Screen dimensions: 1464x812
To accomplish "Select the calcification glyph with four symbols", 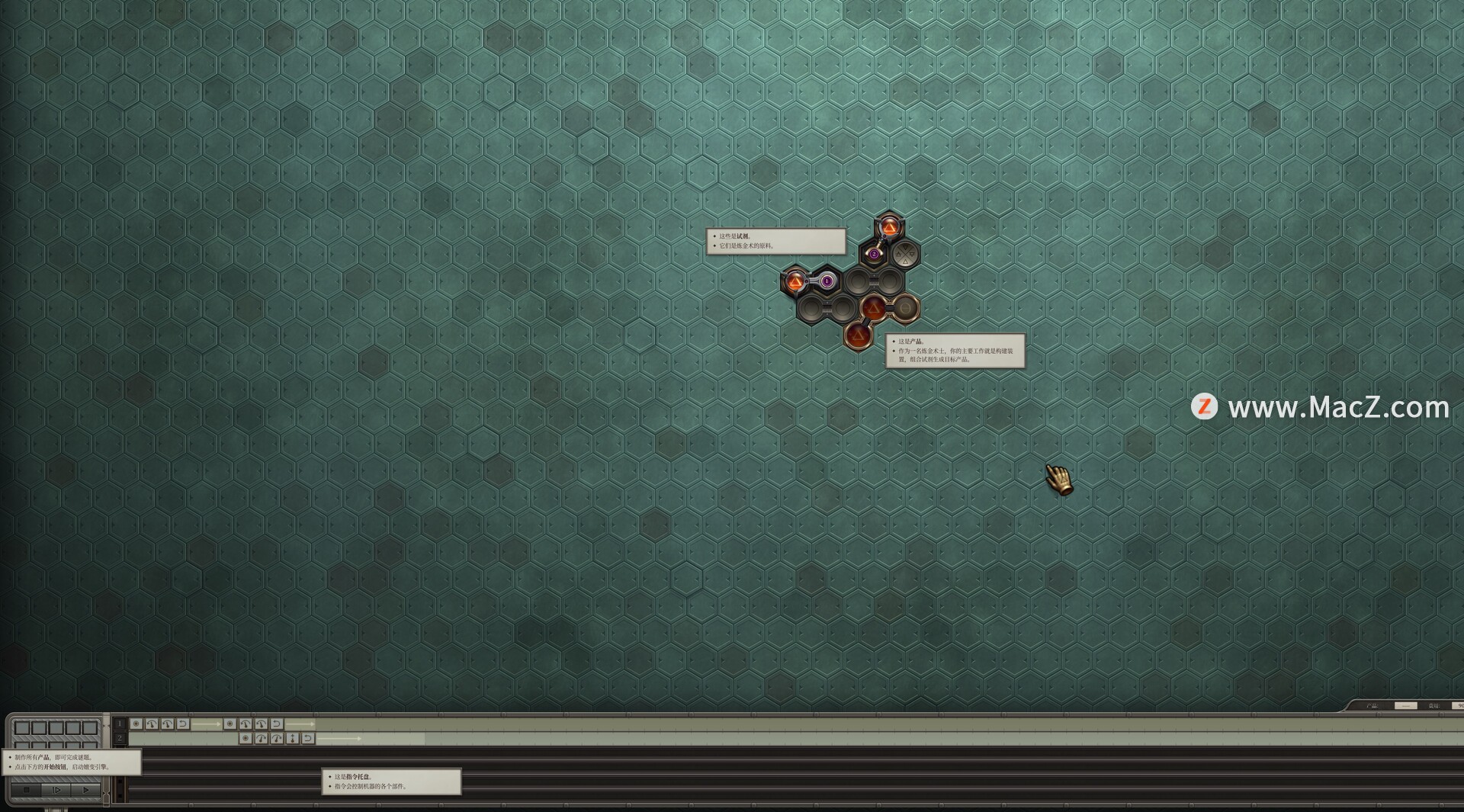I will click(905, 254).
